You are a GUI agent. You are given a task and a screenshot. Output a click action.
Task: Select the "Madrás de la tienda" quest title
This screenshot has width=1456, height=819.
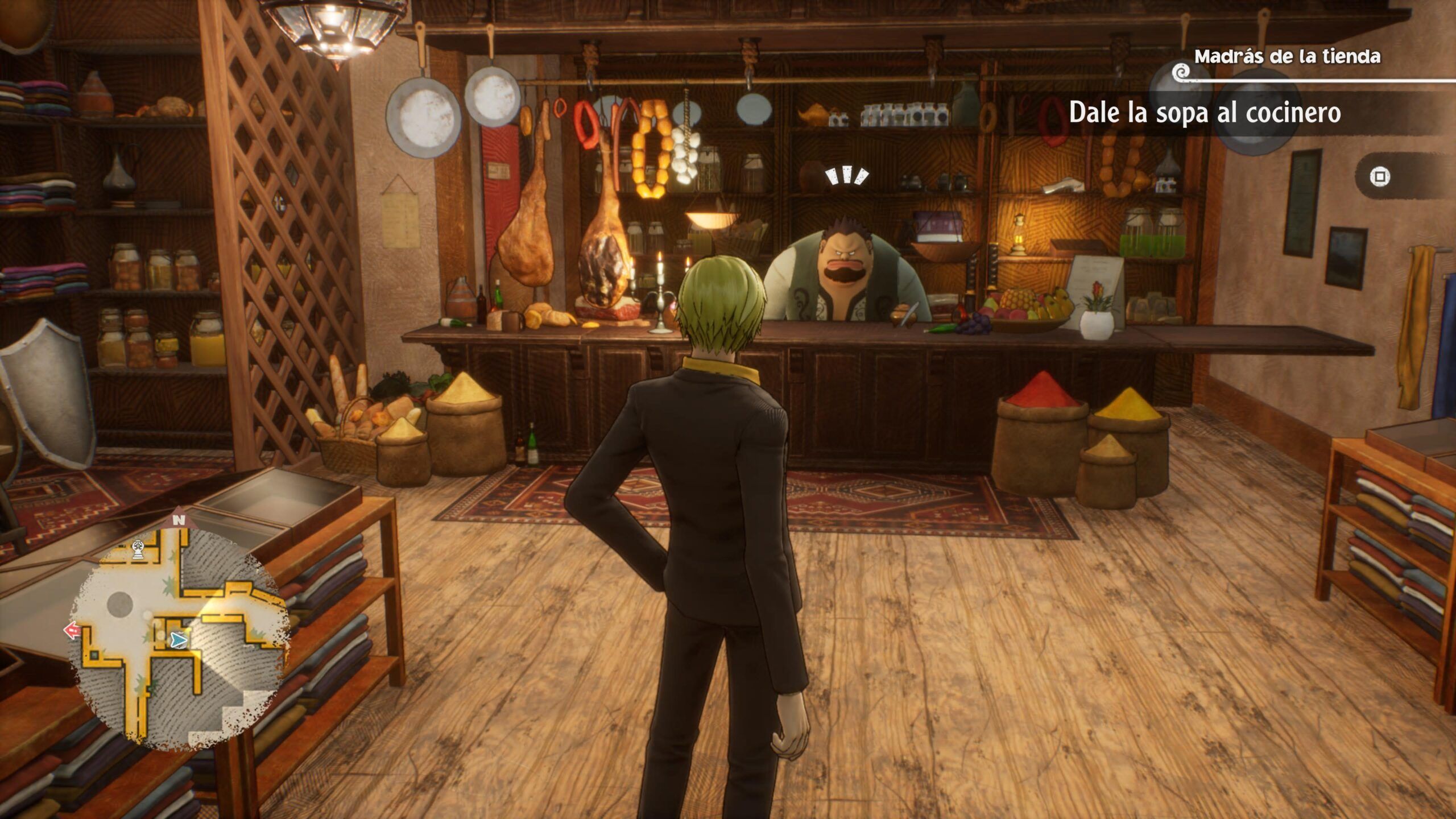point(1287,56)
